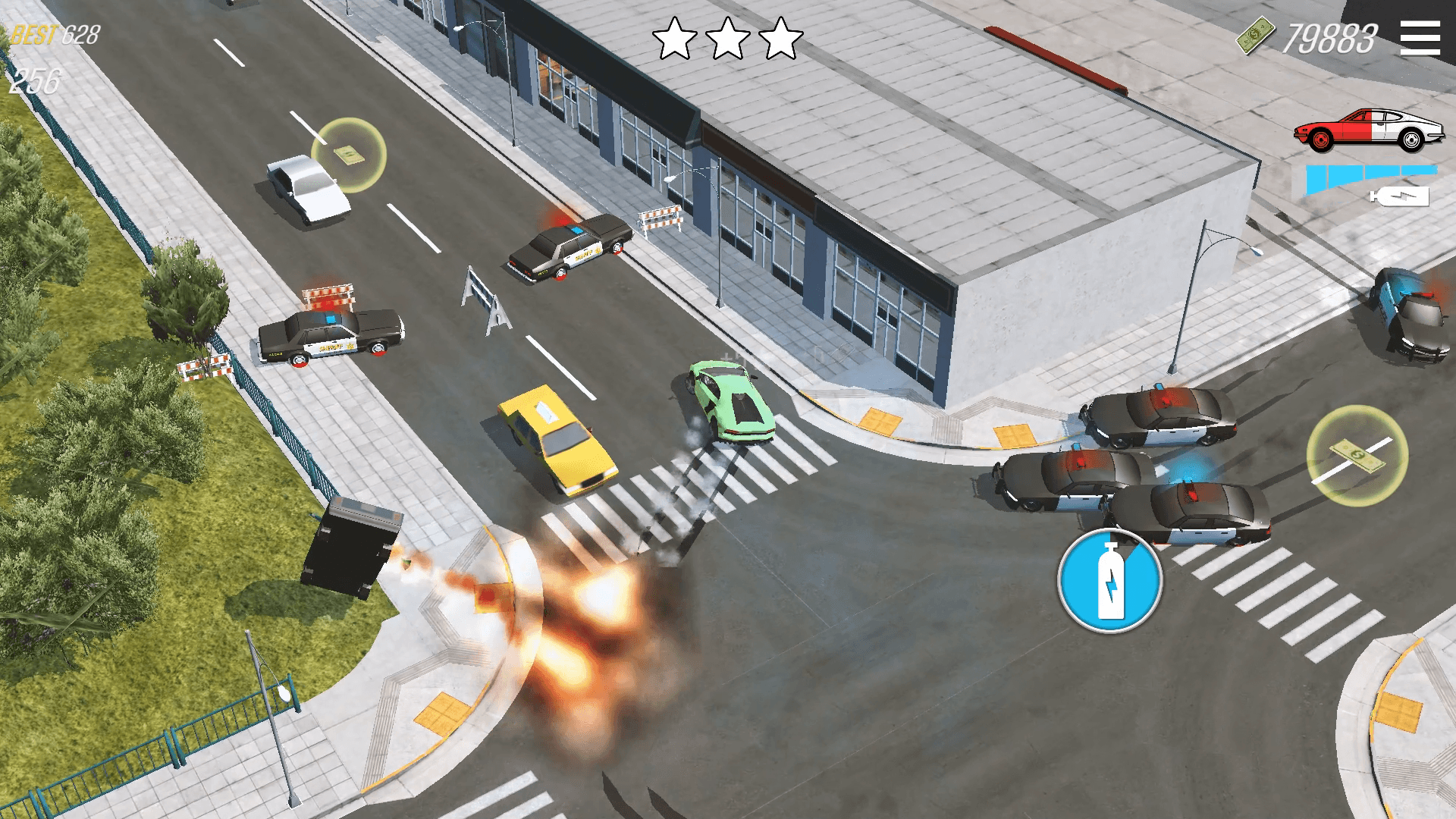This screenshot has height=819, width=1456.
Task: Toggle the rear half of the damage indicator car
Action: (1408, 127)
